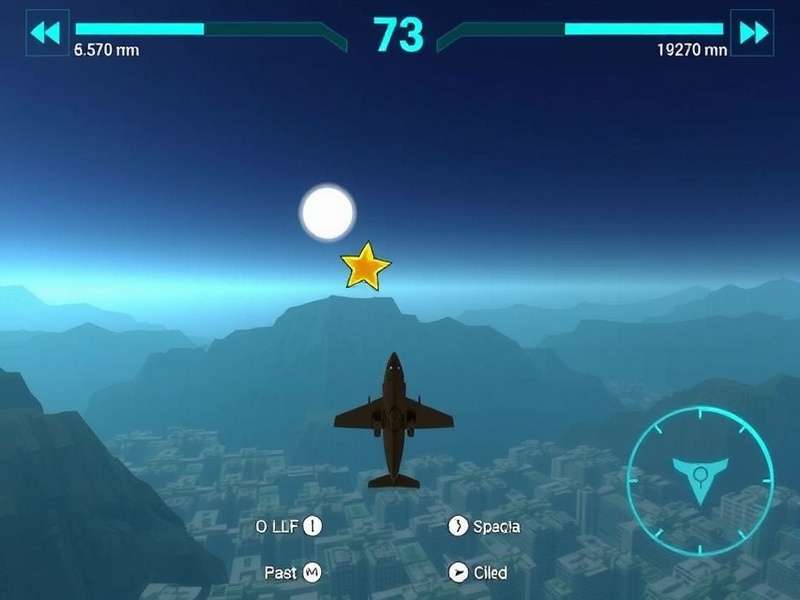This screenshot has height=600, width=800.
Task: Select the circular radar compass
Action: click(x=700, y=480)
